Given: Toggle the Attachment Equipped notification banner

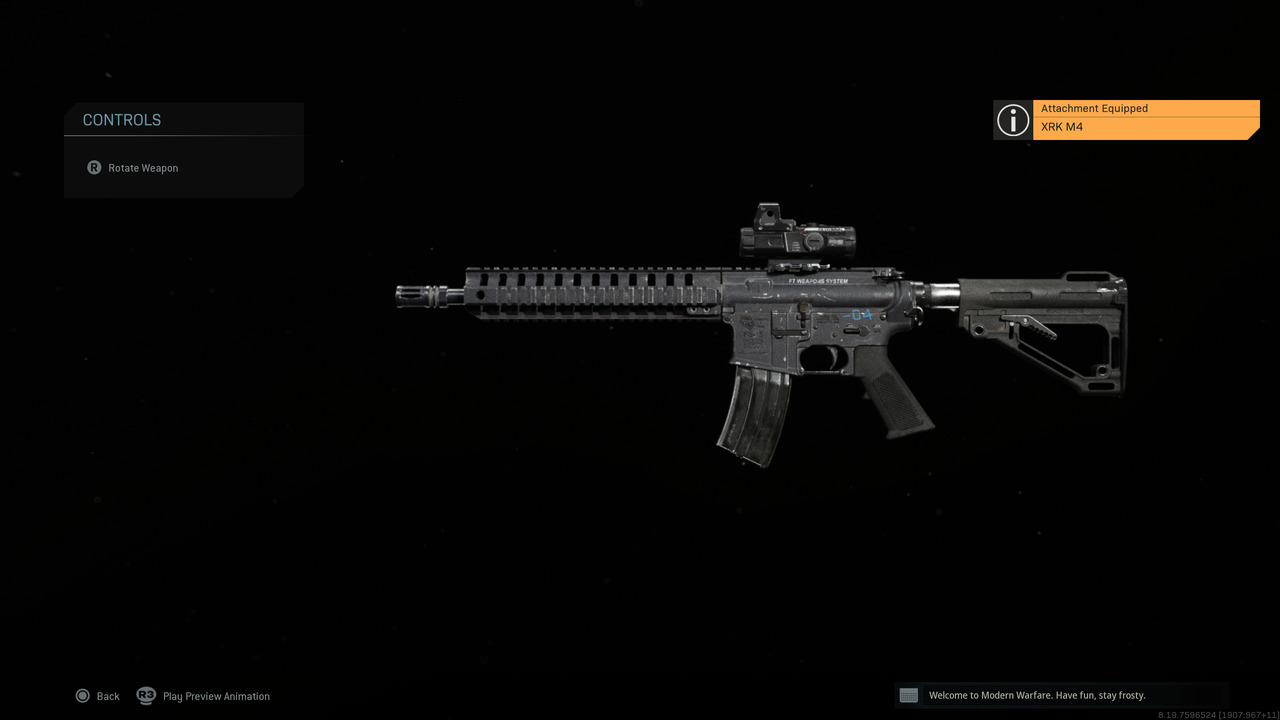Looking at the screenshot, I should tap(1145, 118).
